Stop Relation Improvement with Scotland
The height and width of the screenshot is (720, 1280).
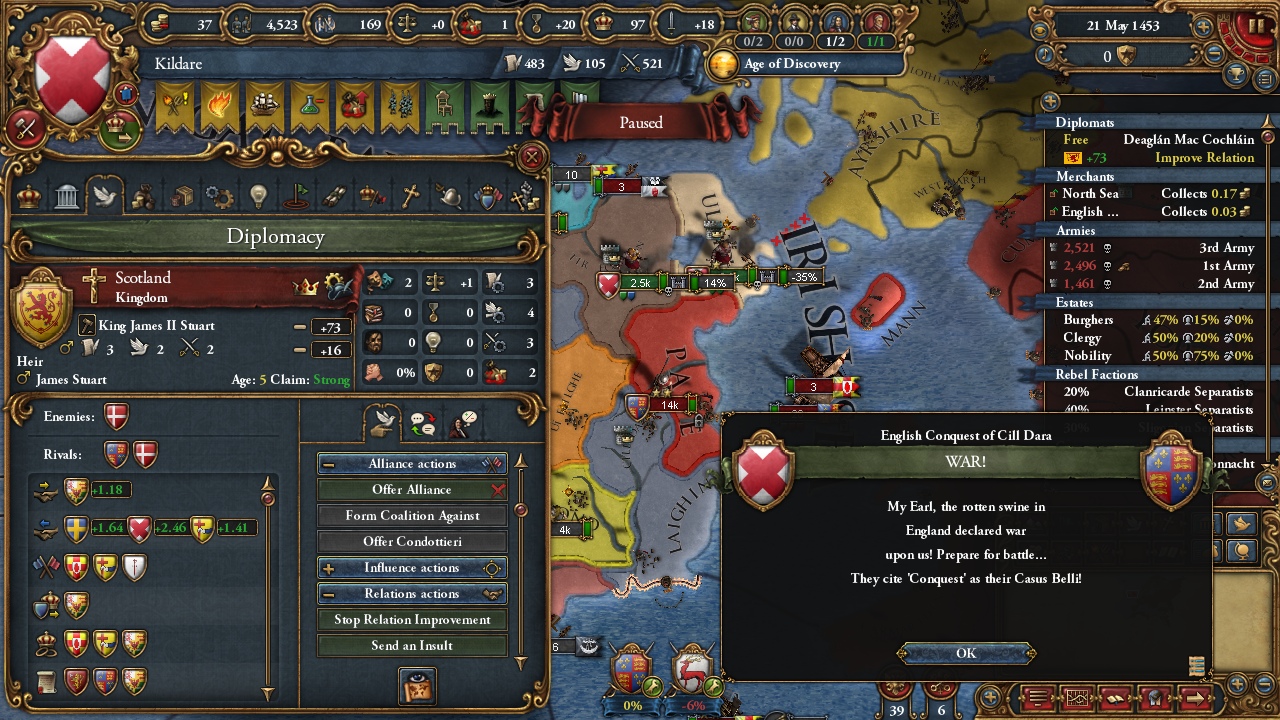pos(412,620)
